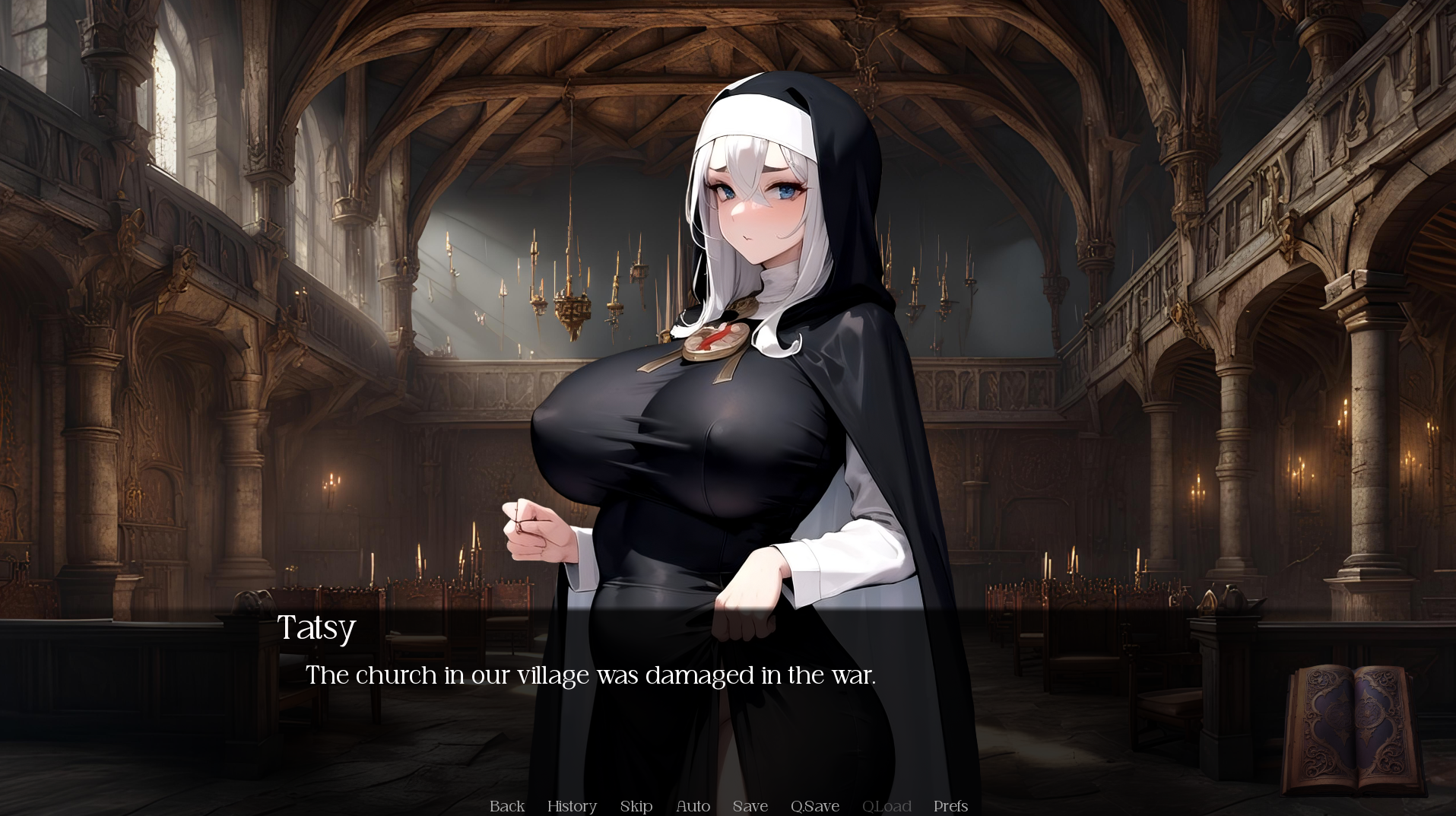Image resolution: width=1456 pixels, height=816 pixels.
Task: Quick save with Q.Save
Action: (815, 806)
